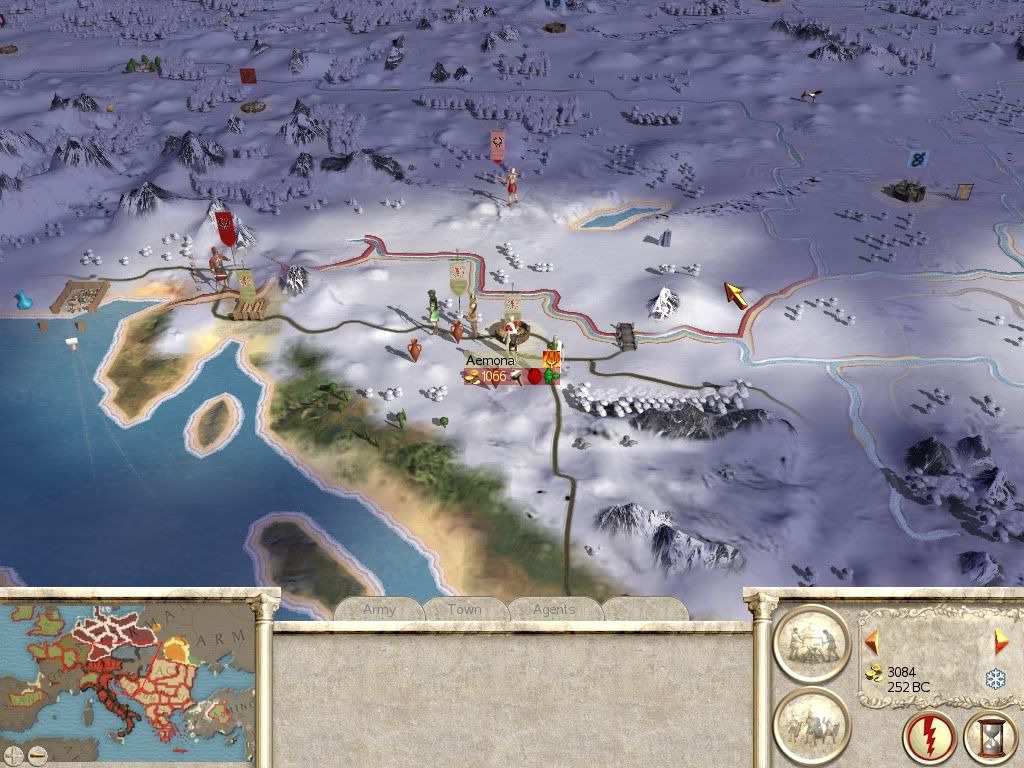Image resolution: width=1024 pixels, height=768 pixels.
Task: Switch to the Army tab
Action: click(379, 609)
